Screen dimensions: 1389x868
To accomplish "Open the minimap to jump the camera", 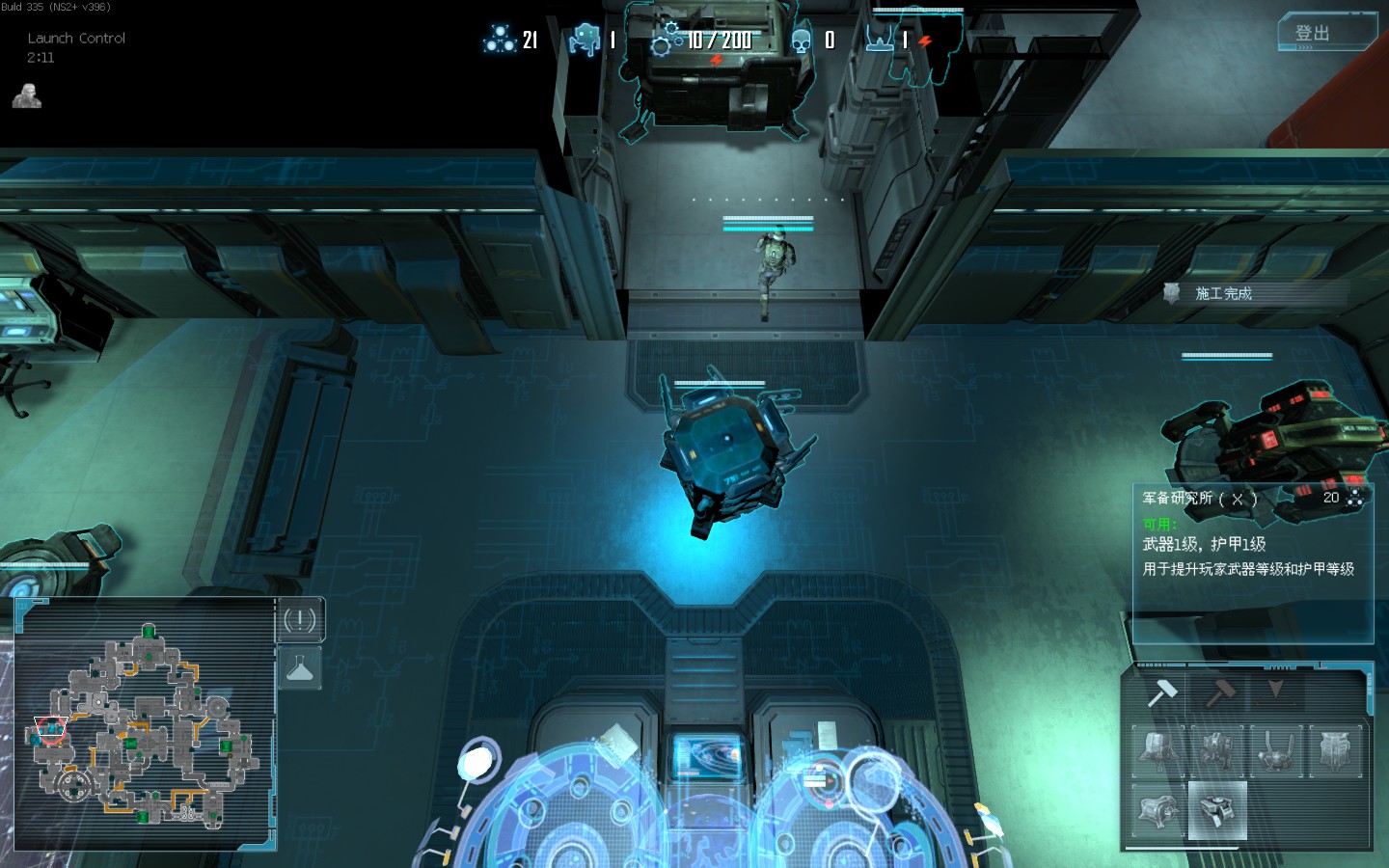I will coord(145,723).
